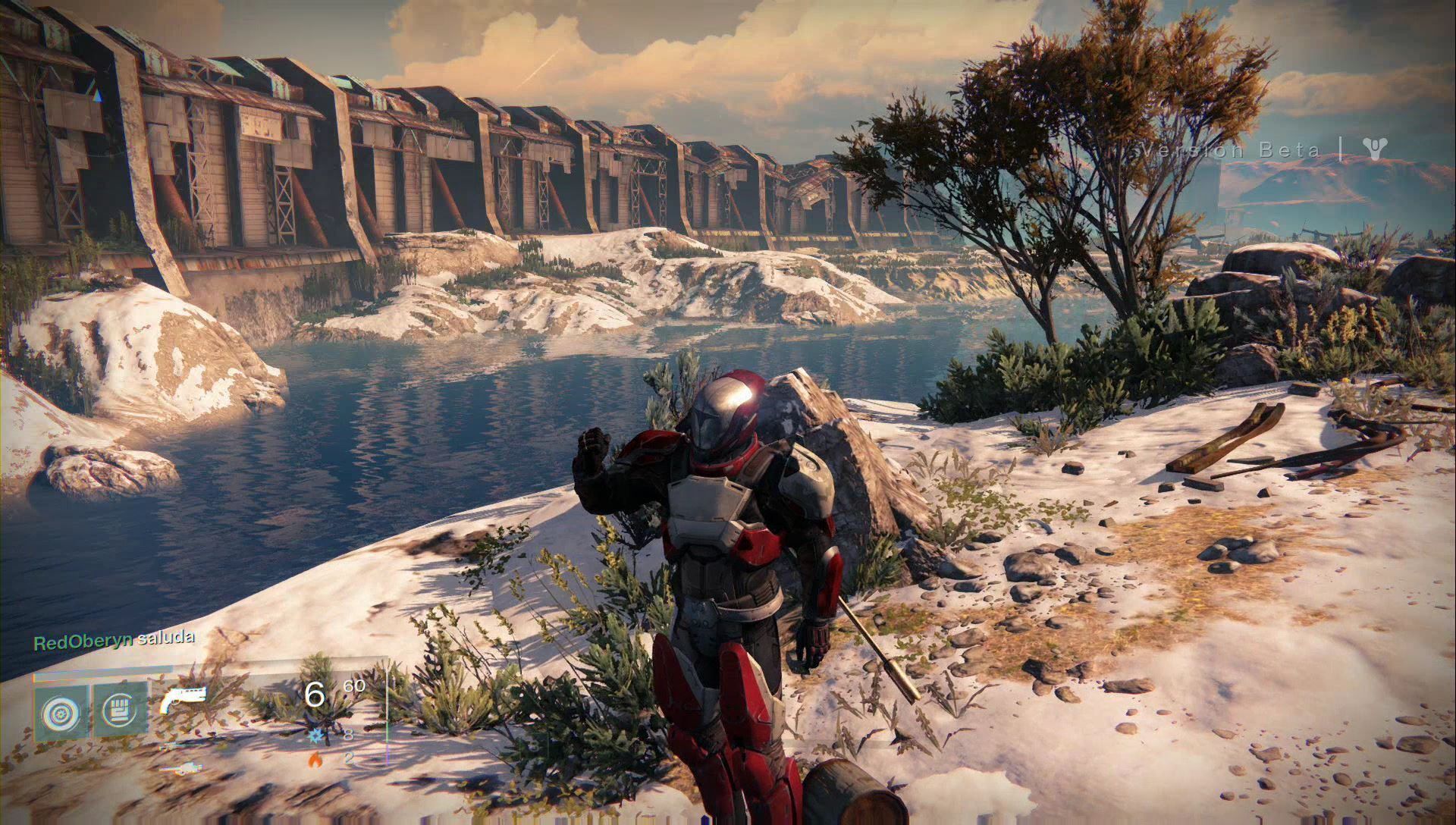The width and height of the screenshot is (1456, 825).
Task: Activate the melee fist ability icon
Action: click(119, 710)
